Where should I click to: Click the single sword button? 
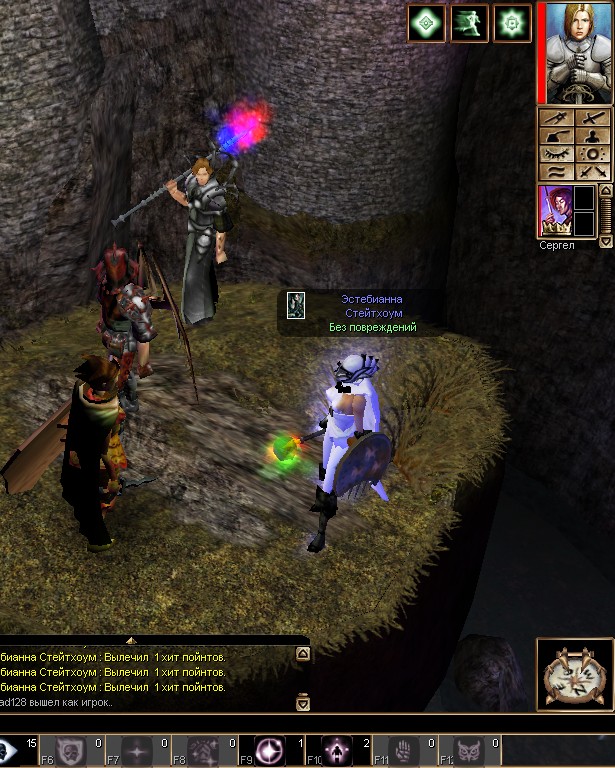[594, 118]
